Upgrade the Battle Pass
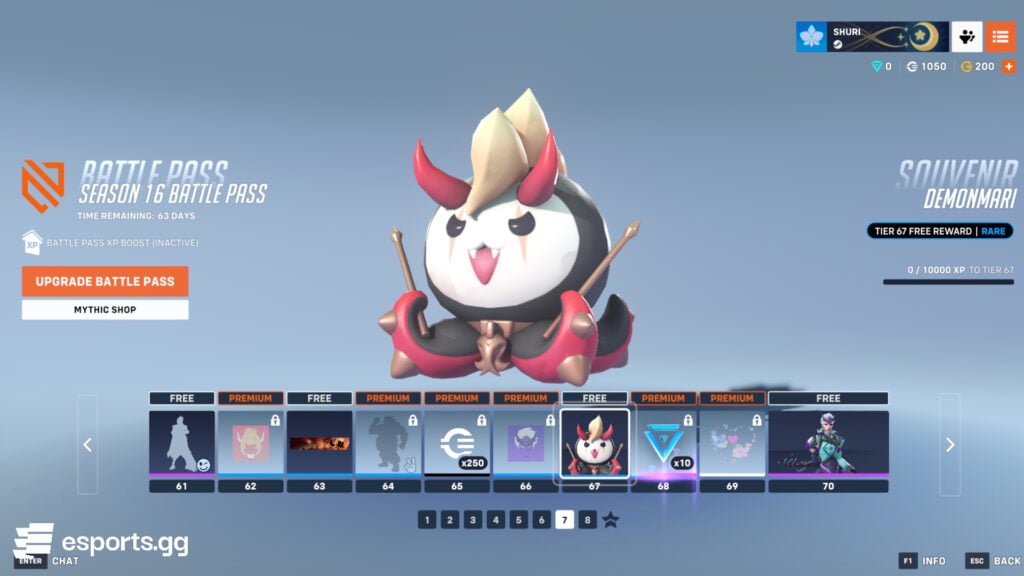Screen dimensions: 1024x576 (105, 281)
